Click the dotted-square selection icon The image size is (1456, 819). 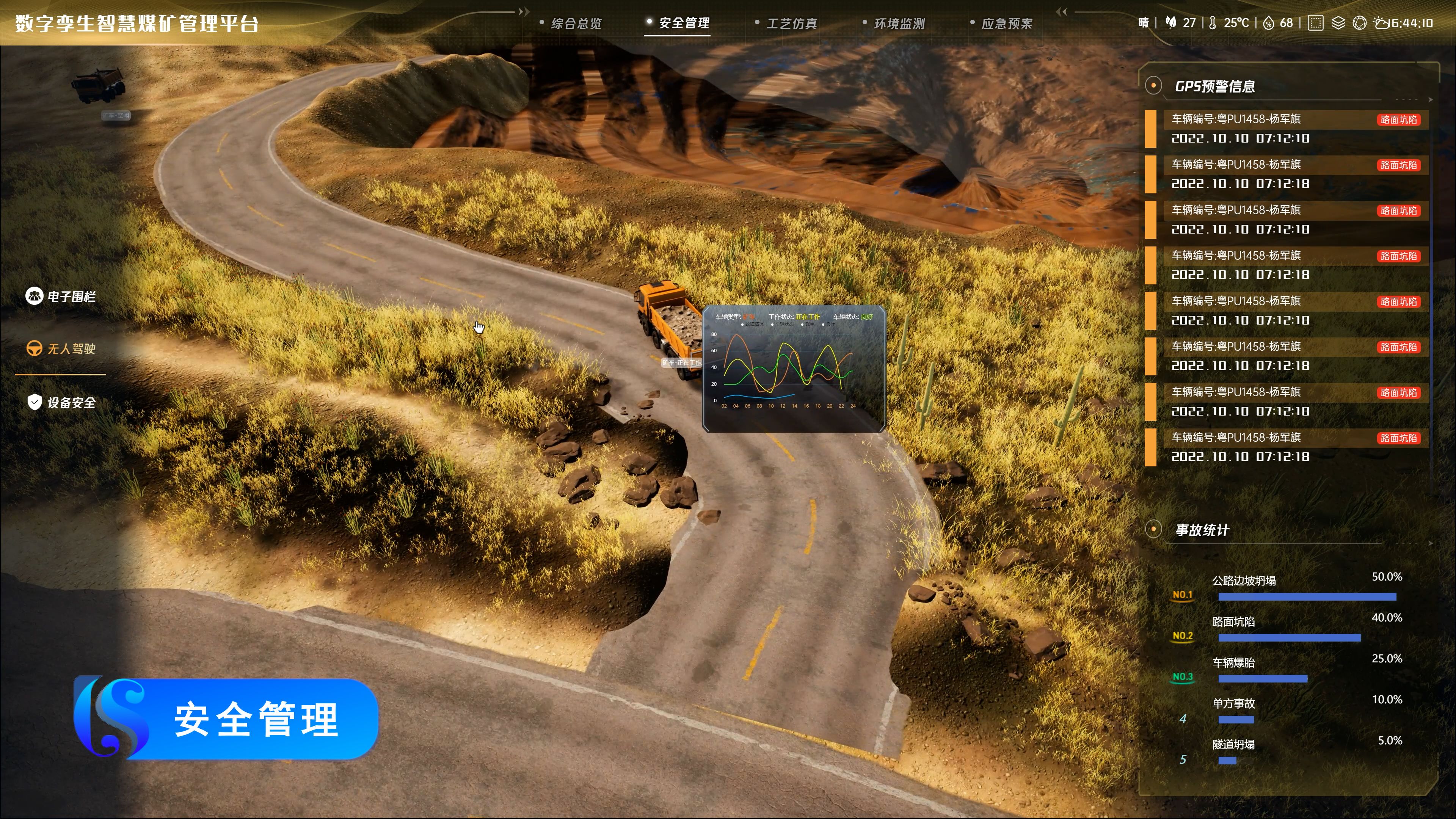point(1315,23)
